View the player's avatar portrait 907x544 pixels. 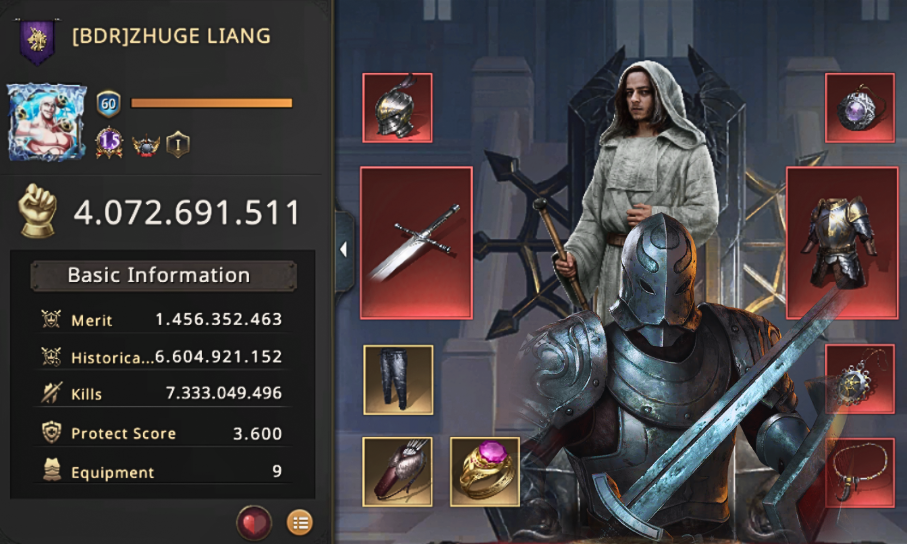click(x=47, y=122)
